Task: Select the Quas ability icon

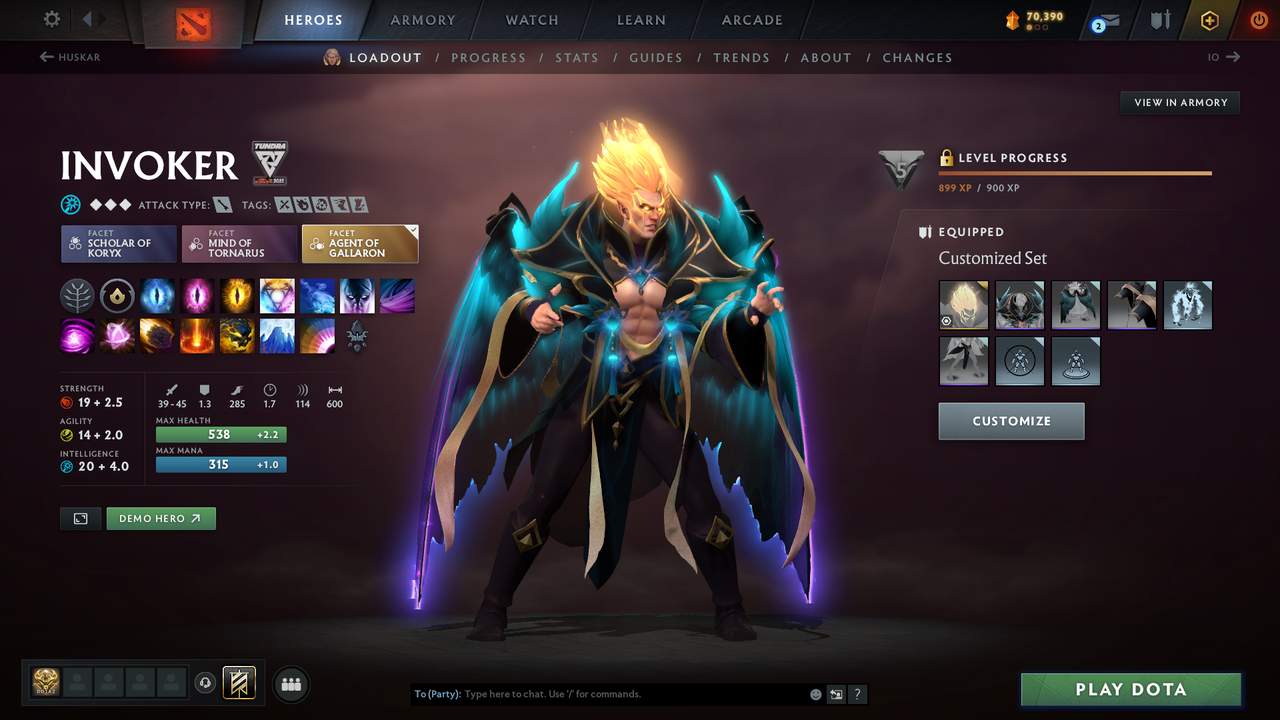Action: 157,295
